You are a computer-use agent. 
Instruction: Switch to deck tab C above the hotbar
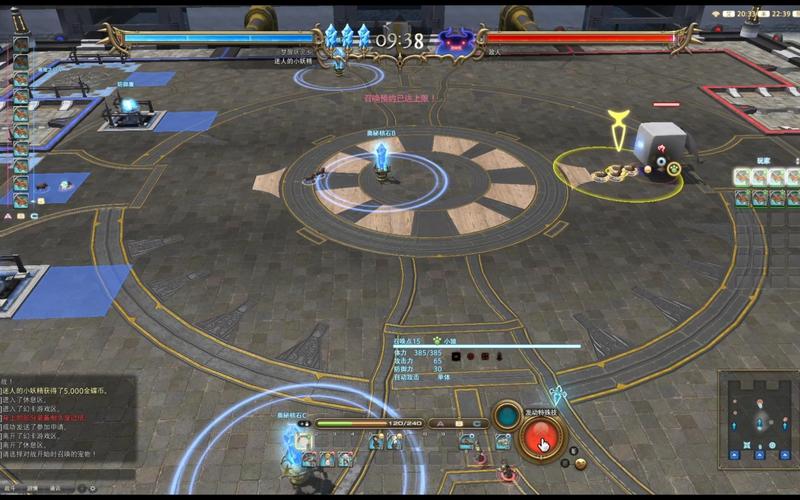point(477,423)
